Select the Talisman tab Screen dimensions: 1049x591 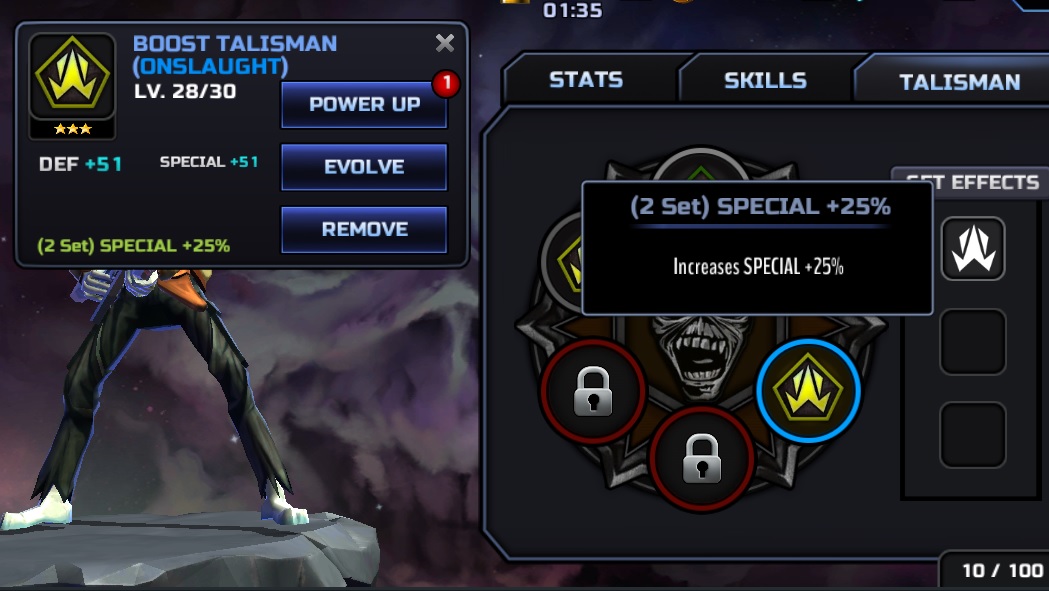(x=959, y=82)
